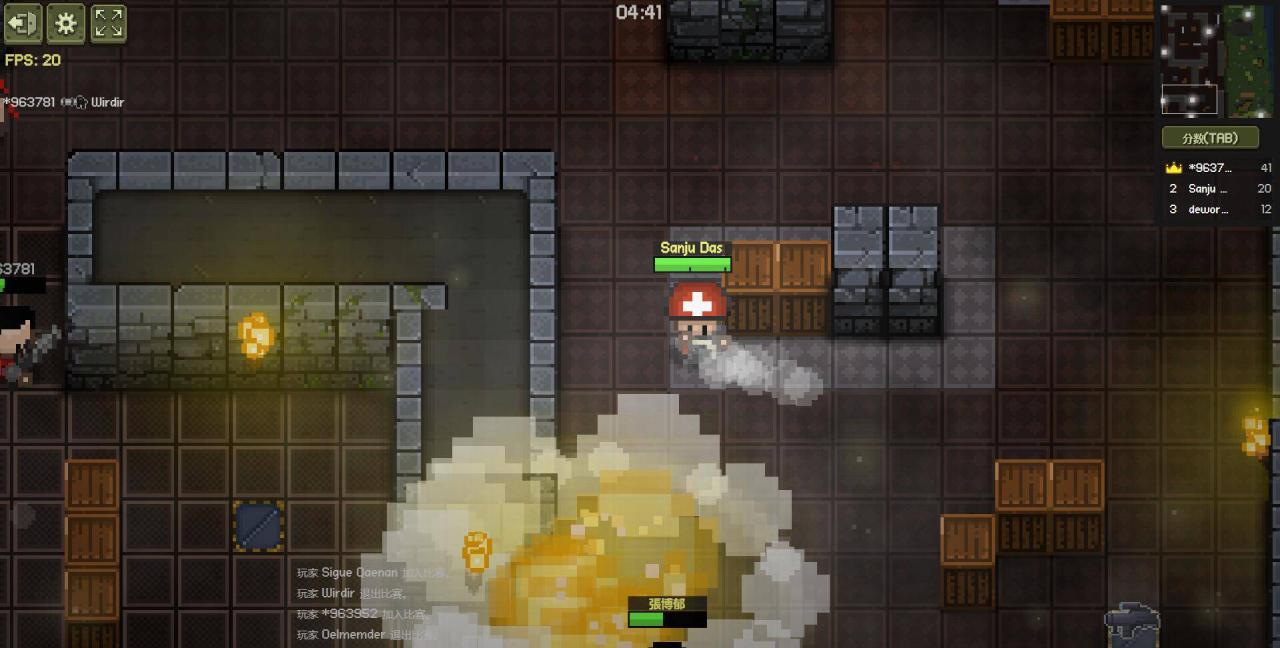Click the exit match button
The width and height of the screenshot is (1280, 648).
23,23
